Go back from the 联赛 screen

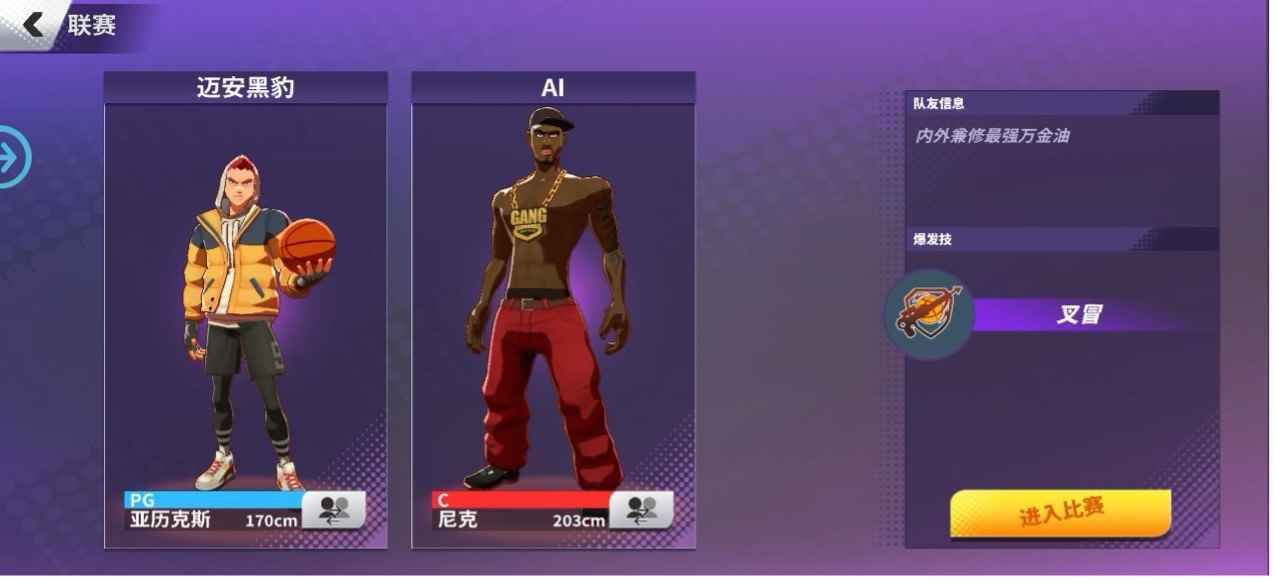34,24
